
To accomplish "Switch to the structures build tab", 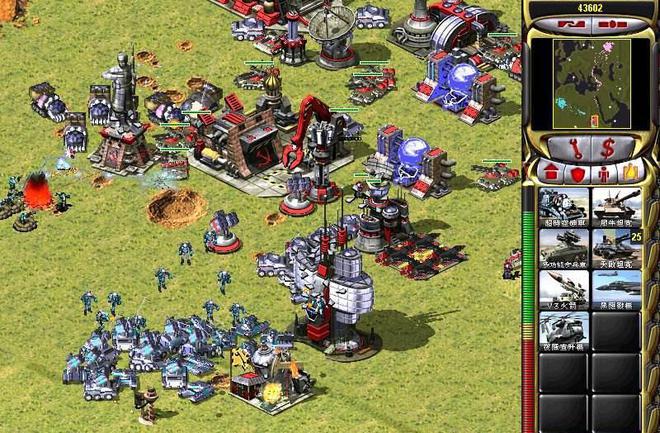I will point(550,173).
